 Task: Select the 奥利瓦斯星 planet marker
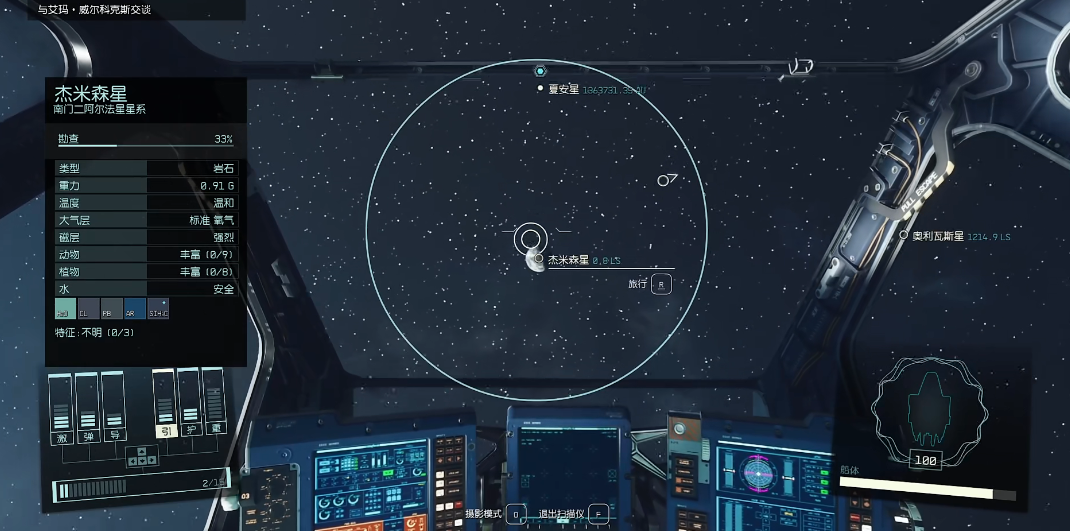[x=904, y=236]
